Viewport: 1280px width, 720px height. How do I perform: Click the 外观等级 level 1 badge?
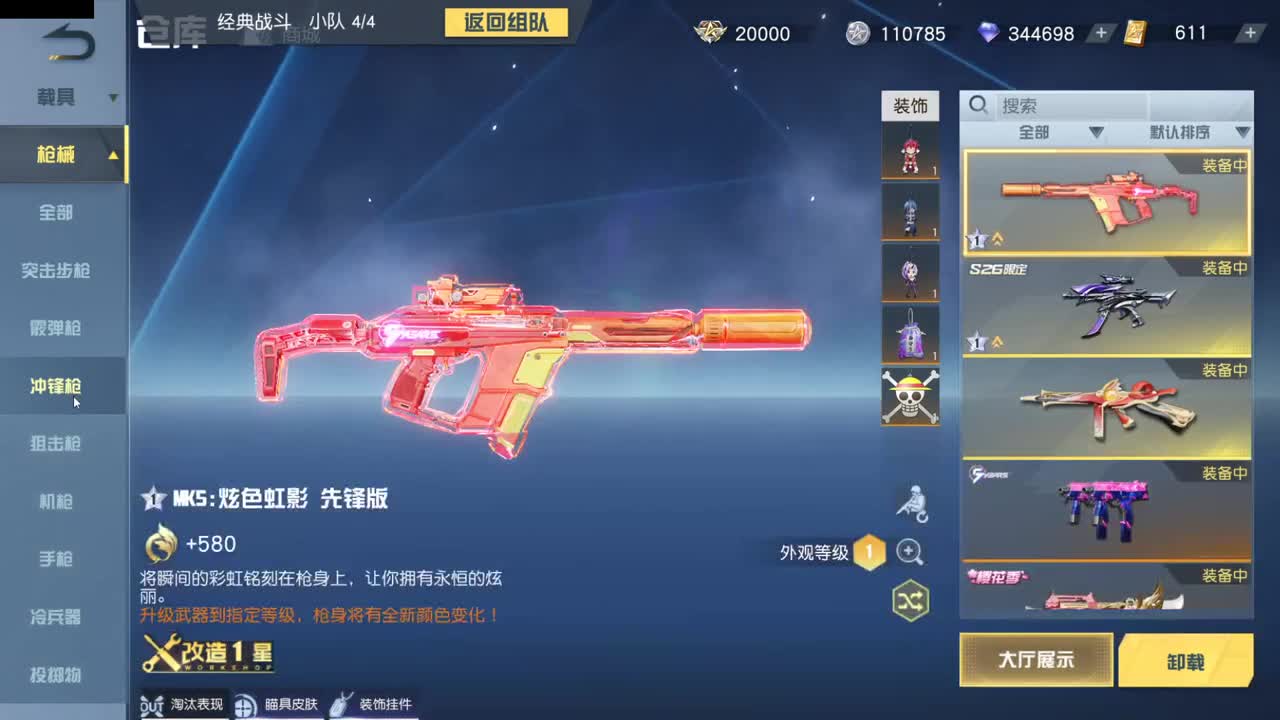869,551
